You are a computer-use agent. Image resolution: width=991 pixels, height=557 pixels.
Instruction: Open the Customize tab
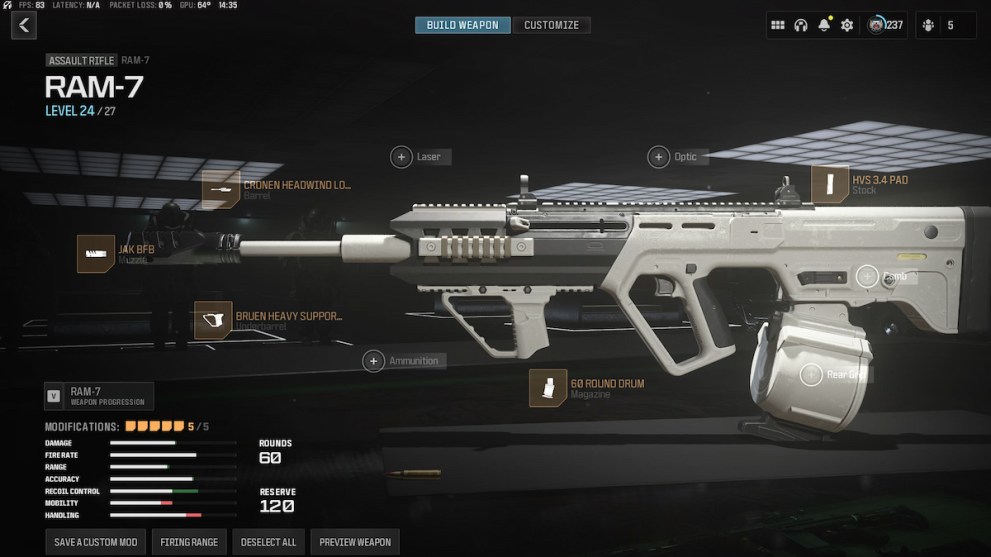point(551,25)
